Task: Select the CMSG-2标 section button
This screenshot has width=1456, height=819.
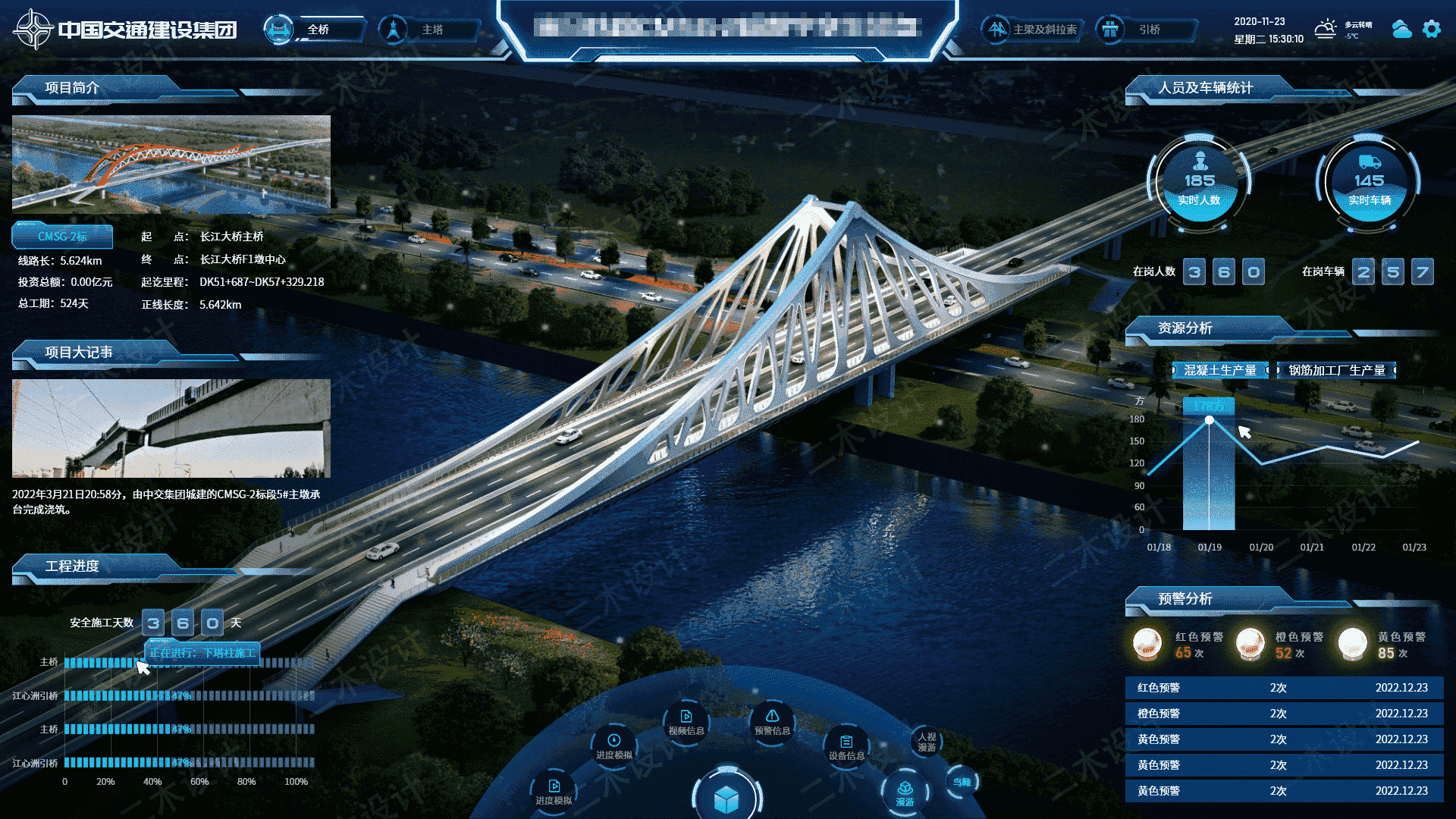Action: tap(62, 237)
